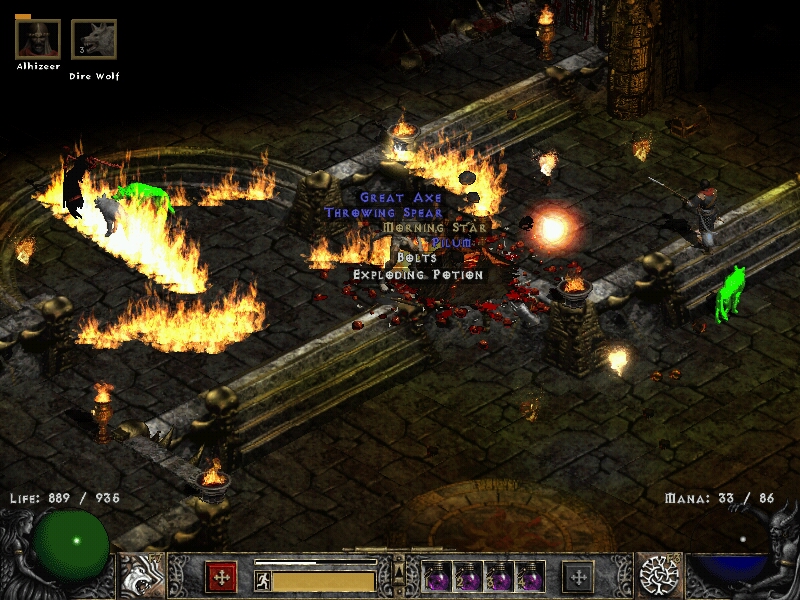Select the Alhizeer mercenary portrait
800x600 pixels.
click(37, 39)
